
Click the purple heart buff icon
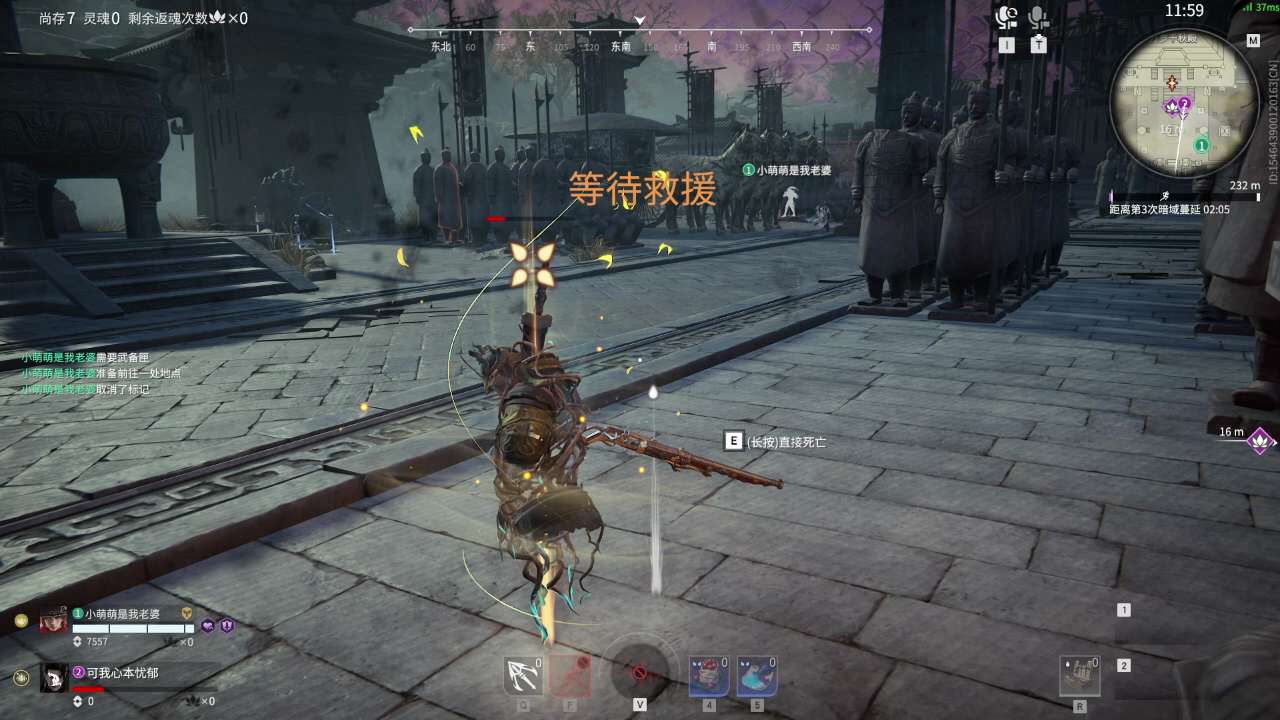coord(208,625)
